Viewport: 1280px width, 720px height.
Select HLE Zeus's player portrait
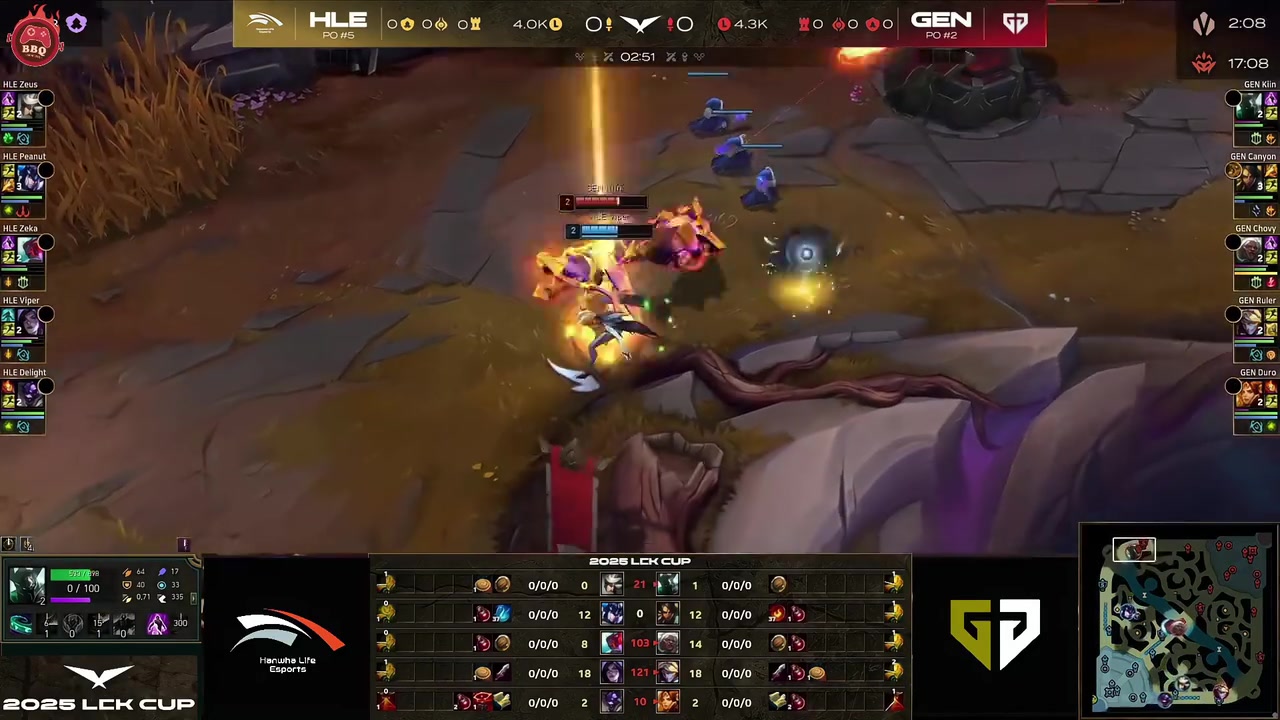click(x=30, y=105)
